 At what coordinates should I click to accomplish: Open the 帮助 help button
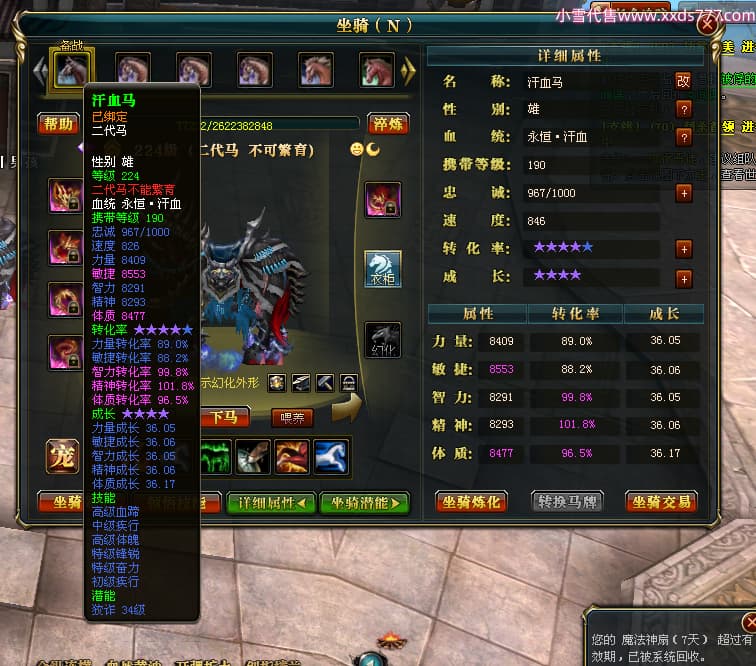click(x=59, y=124)
